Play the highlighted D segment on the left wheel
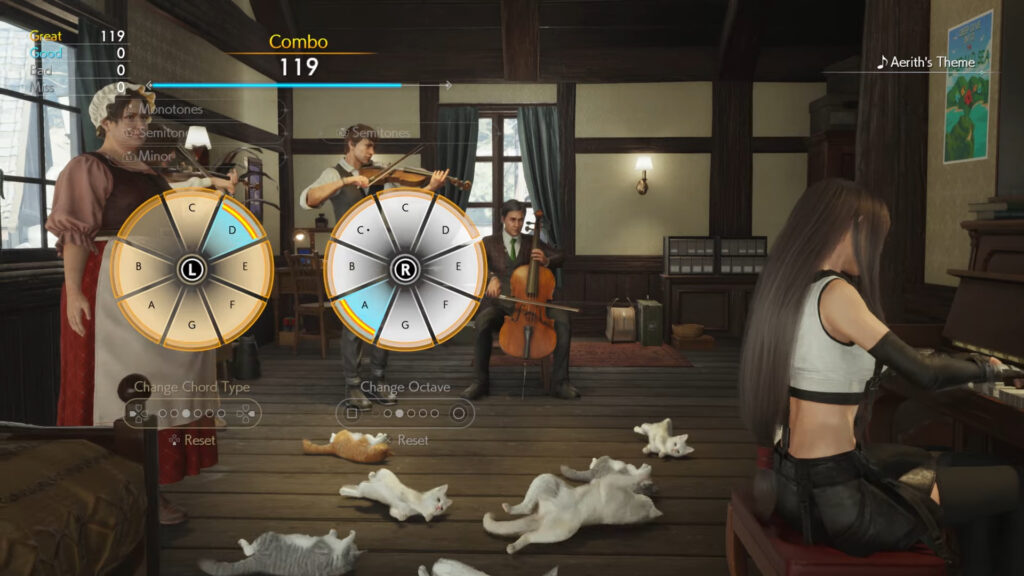 click(x=233, y=230)
